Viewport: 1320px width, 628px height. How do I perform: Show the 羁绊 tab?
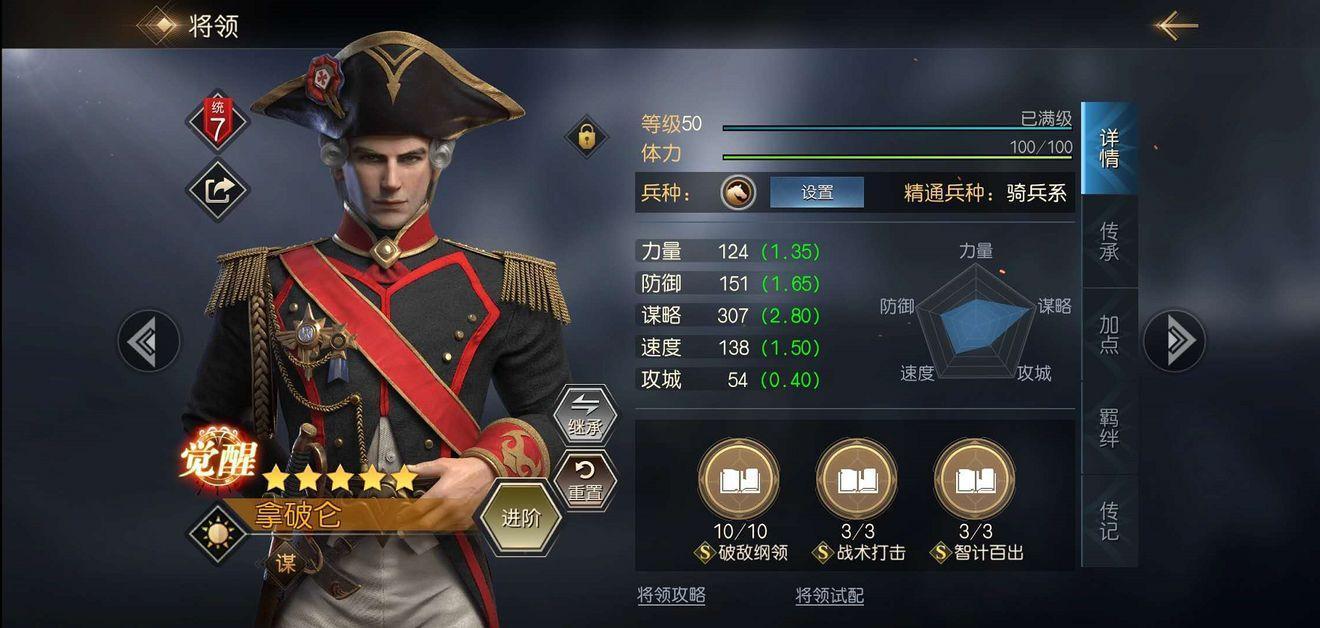point(1109,427)
